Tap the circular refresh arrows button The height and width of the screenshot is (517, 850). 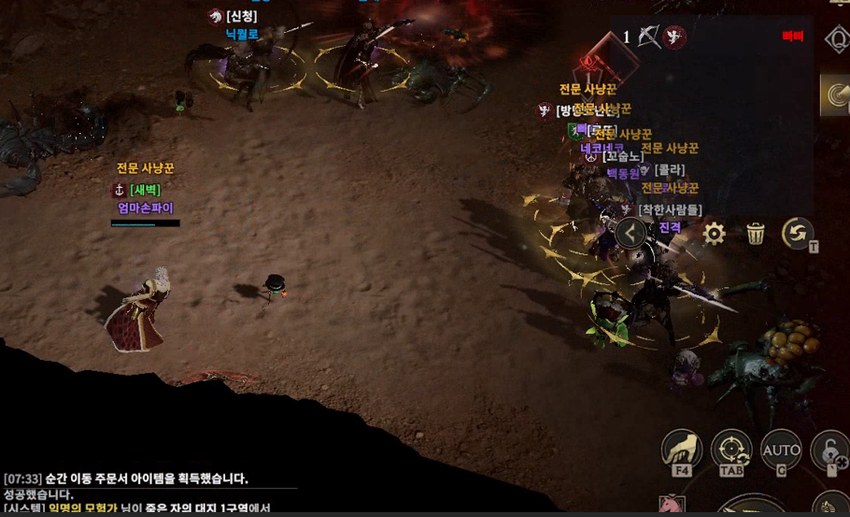point(797,233)
